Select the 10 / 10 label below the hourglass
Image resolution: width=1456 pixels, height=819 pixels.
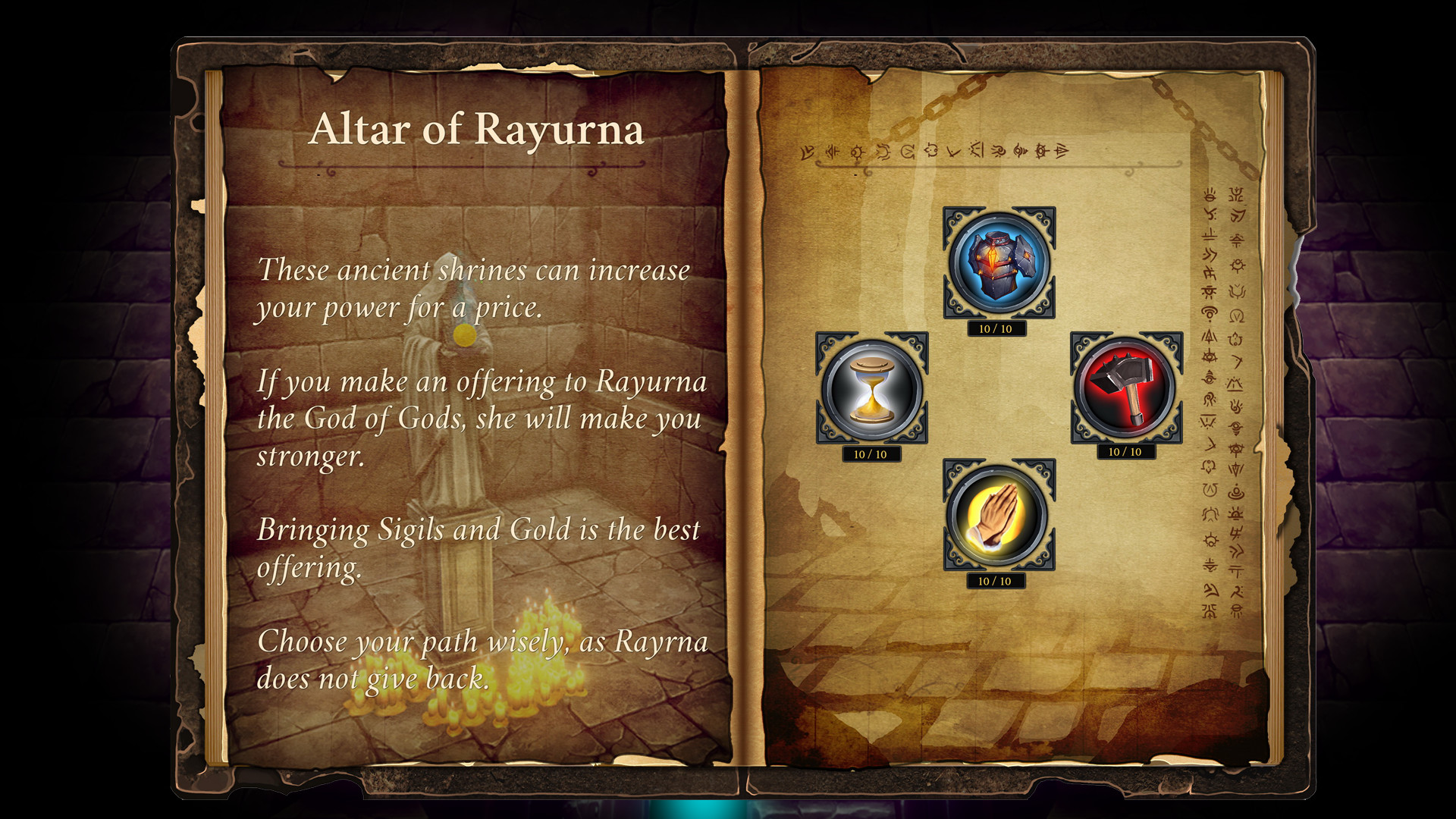pyautogui.click(x=871, y=455)
